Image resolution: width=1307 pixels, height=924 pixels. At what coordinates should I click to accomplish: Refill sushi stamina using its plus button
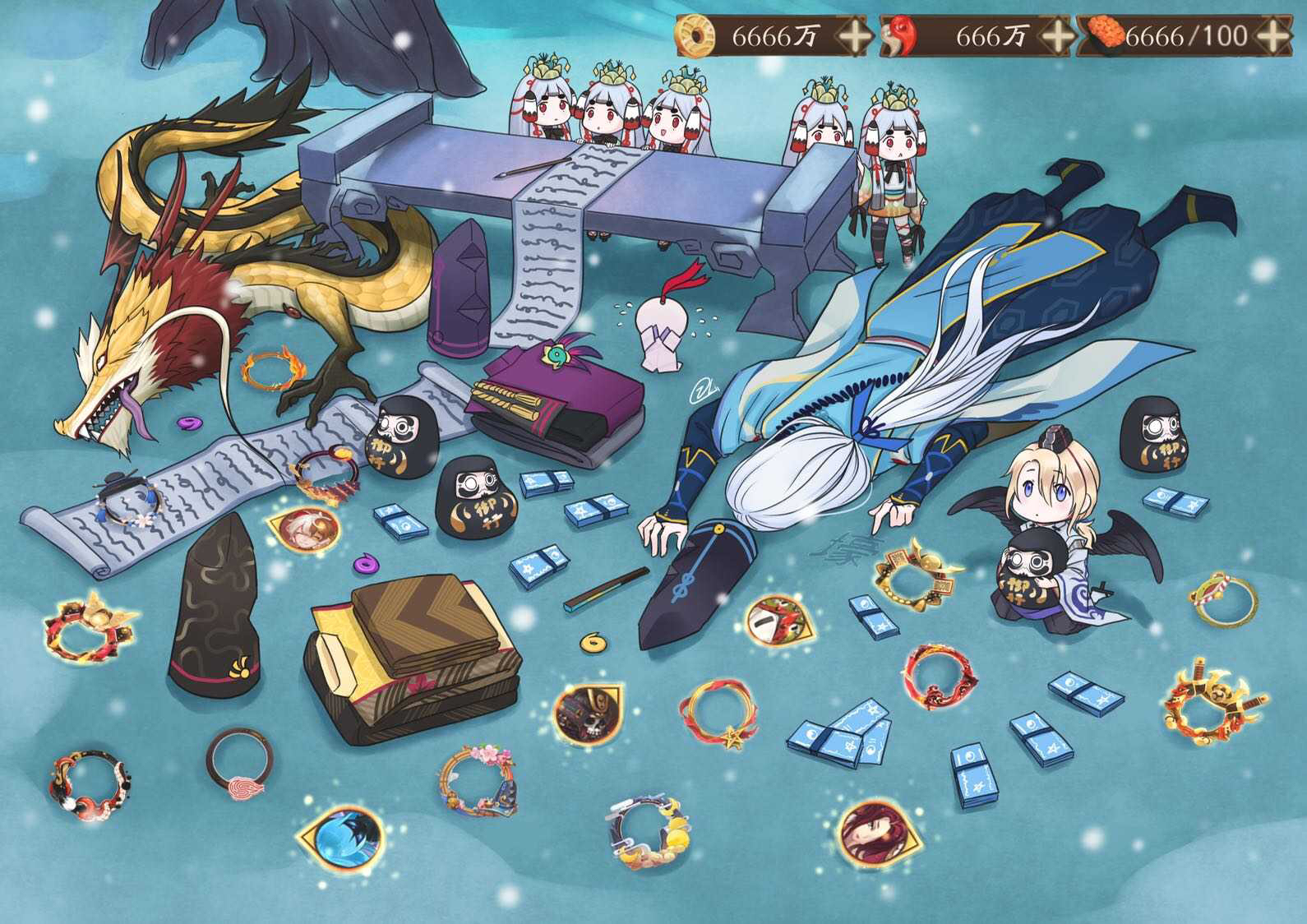click(x=1272, y=36)
